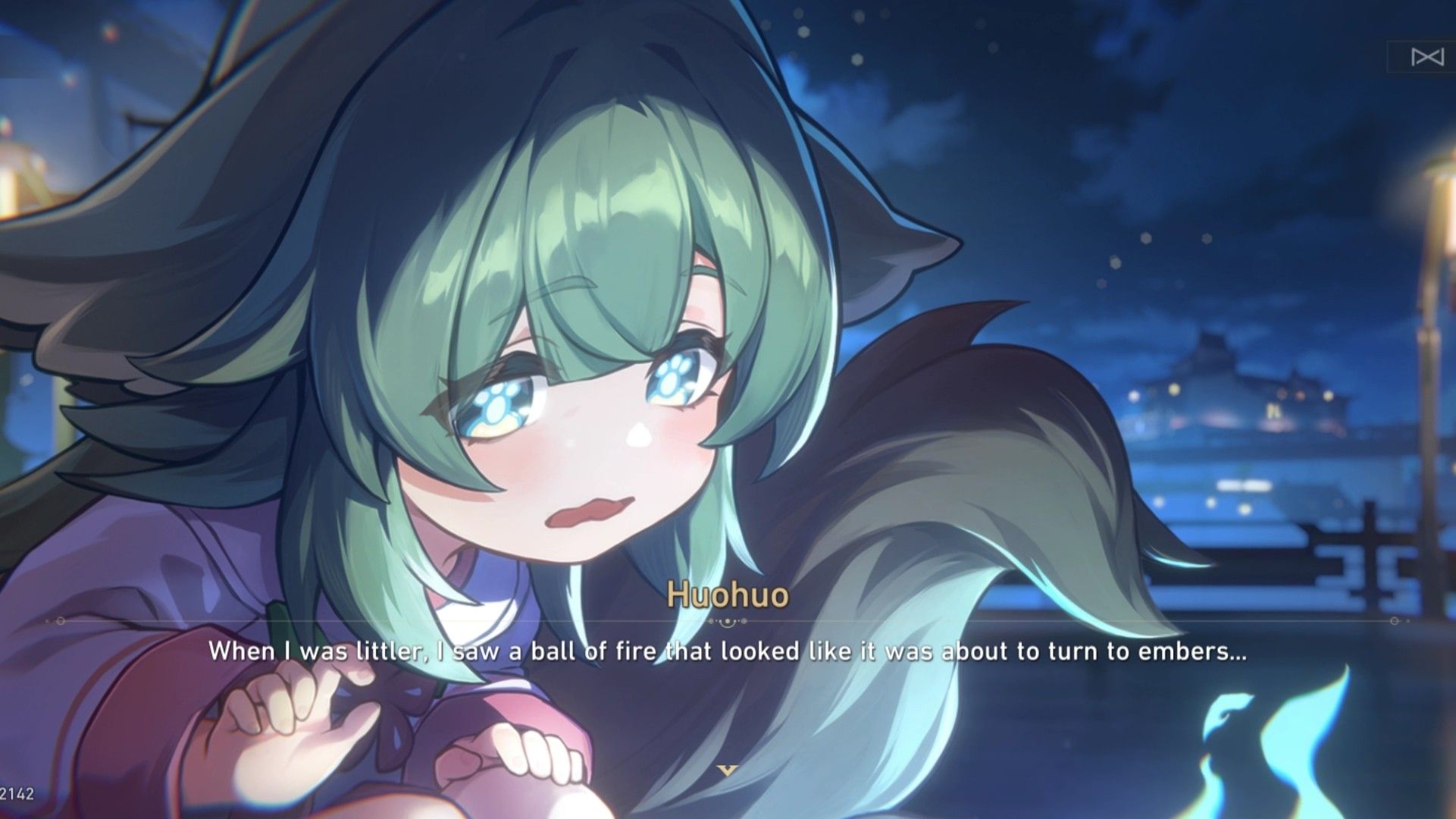This screenshot has height=819, width=1456.
Task: Click the decorative flourish beside the name plate
Action: pos(727,622)
